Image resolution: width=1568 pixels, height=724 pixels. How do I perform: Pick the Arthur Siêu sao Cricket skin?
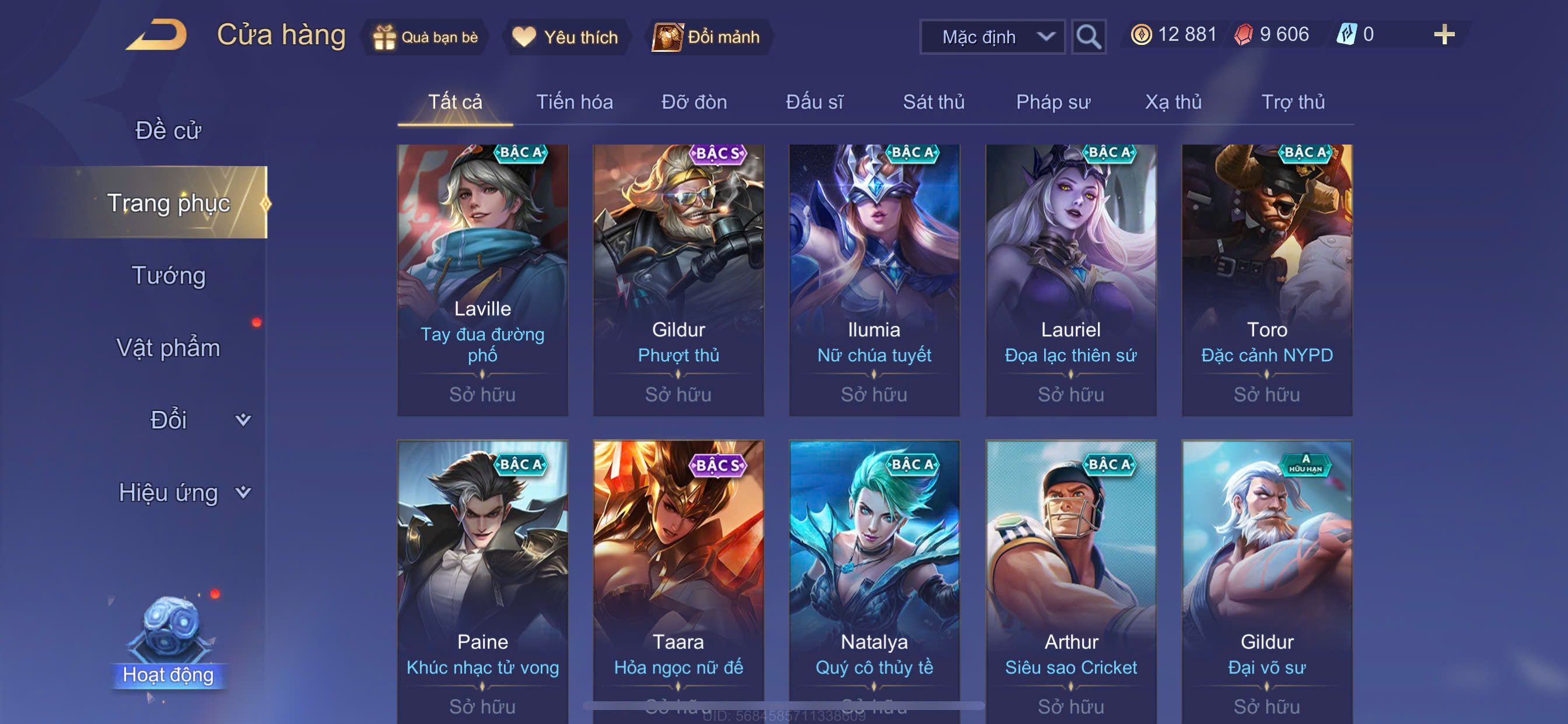click(1070, 578)
